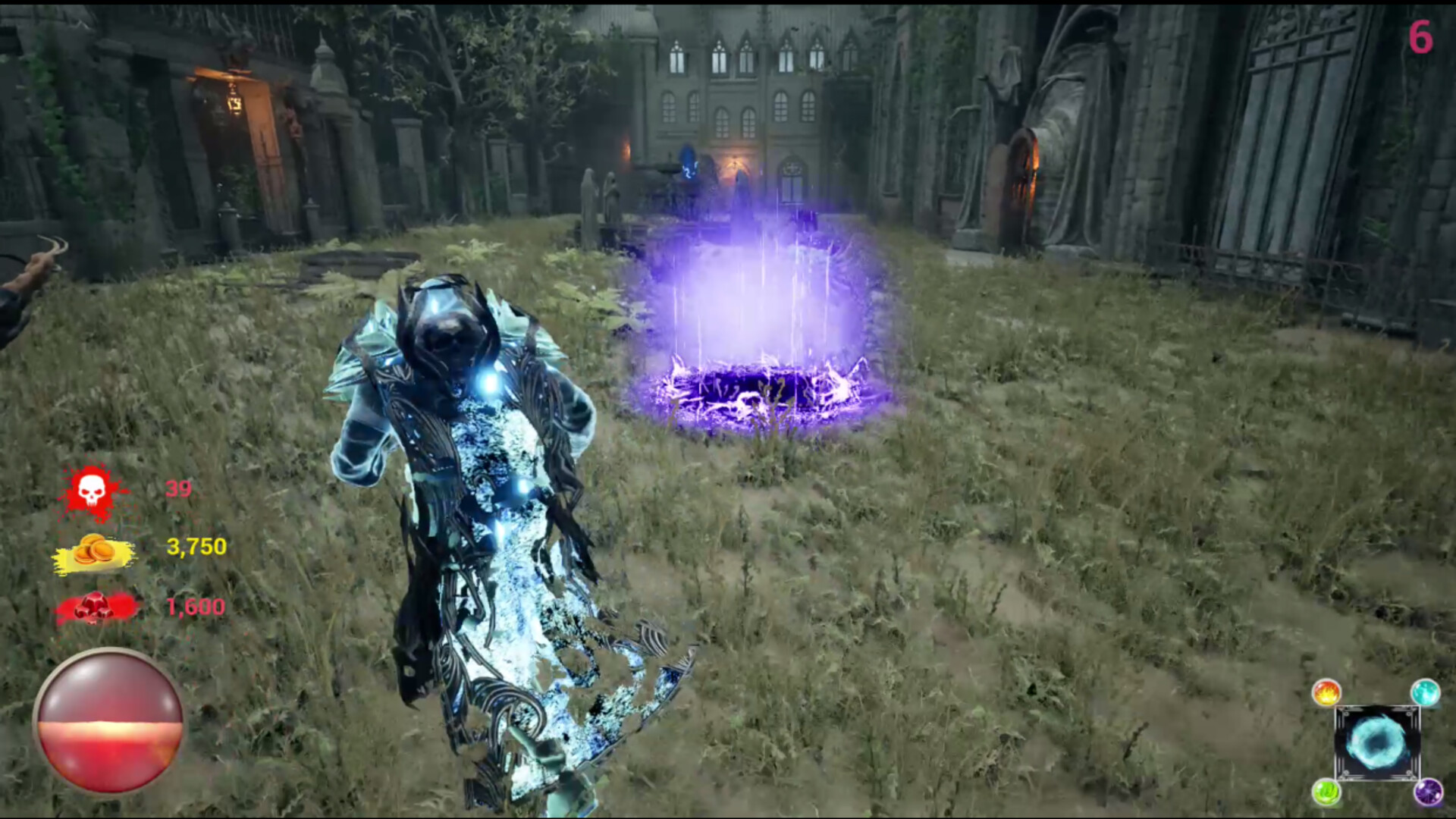
Task: Click the gem total 1,600
Action: click(x=194, y=607)
